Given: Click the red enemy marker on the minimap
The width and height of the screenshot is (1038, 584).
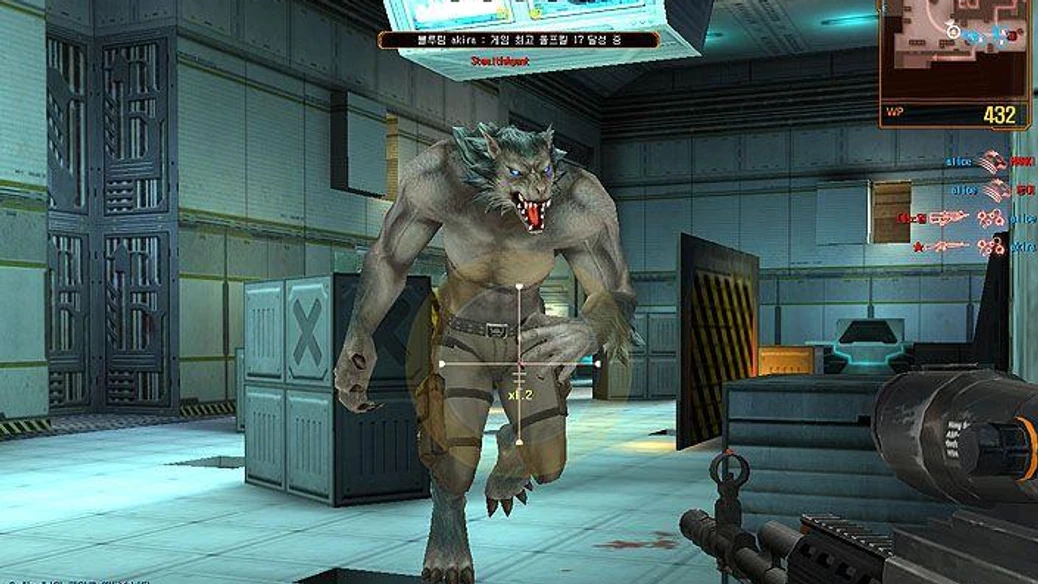Looking at the screenshot, I should click(1012, 36).
